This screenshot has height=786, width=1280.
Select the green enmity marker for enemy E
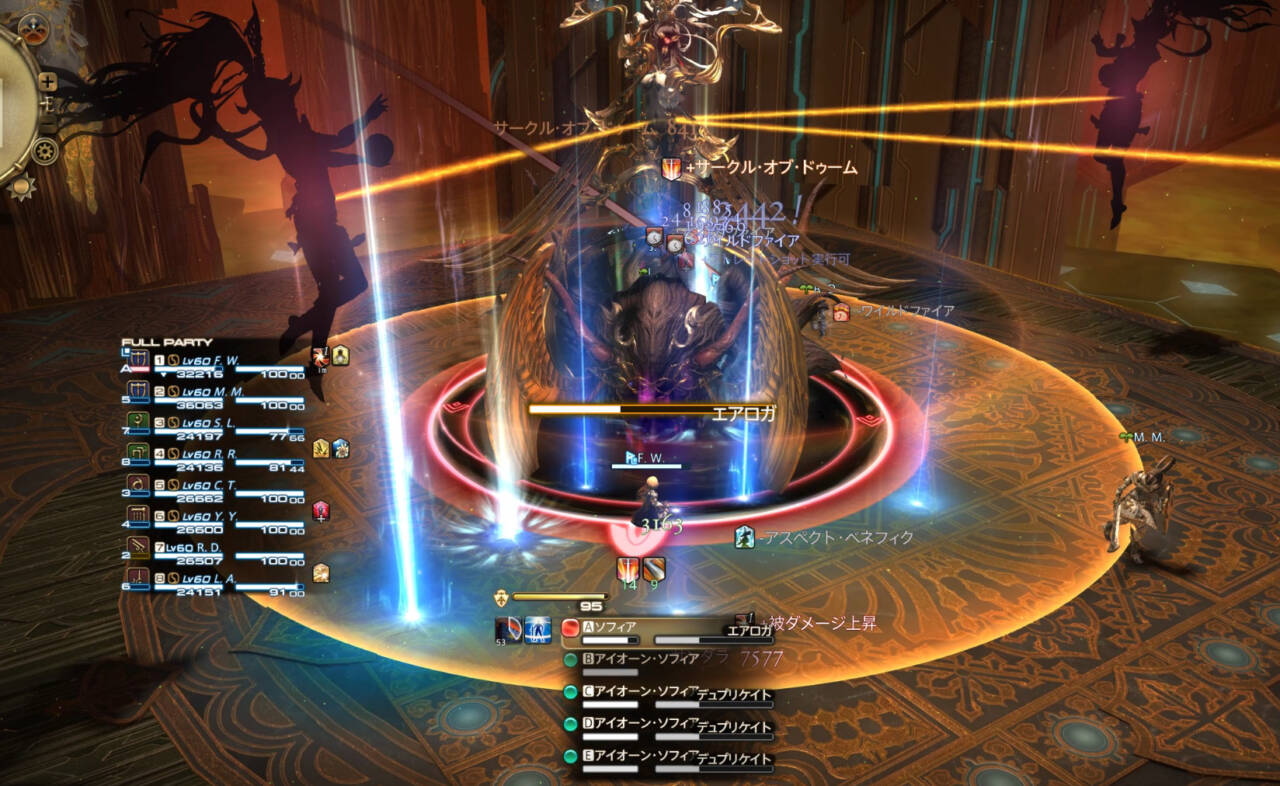pos(571,756)
